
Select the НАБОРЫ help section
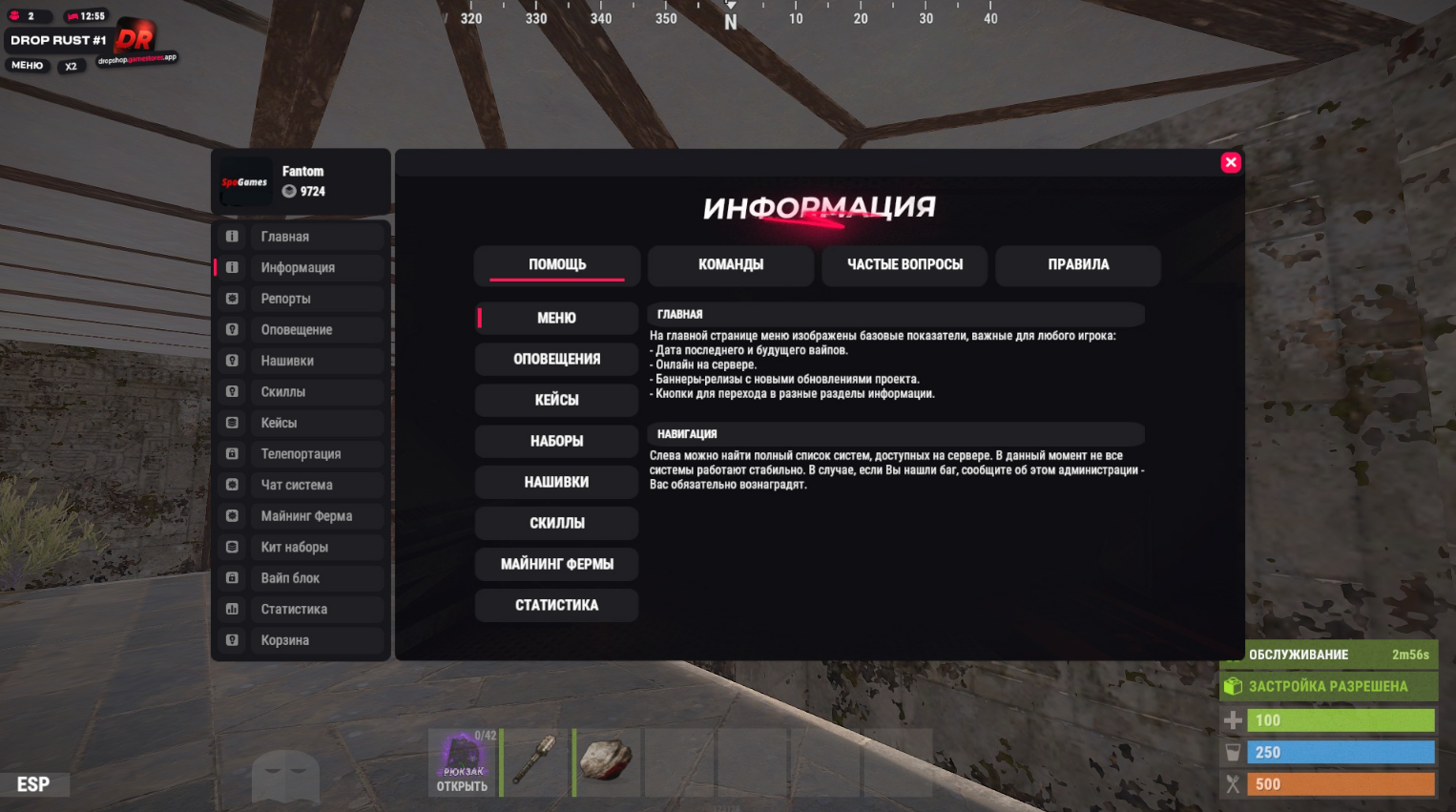(x=557, y=442)
